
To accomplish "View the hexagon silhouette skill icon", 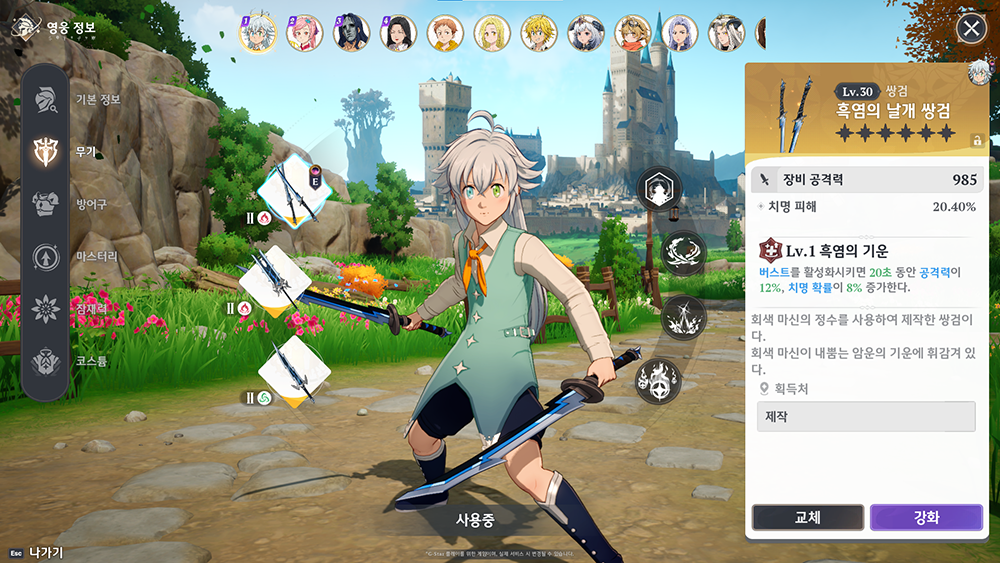I will pyautogui.click(x=659, y=187).
